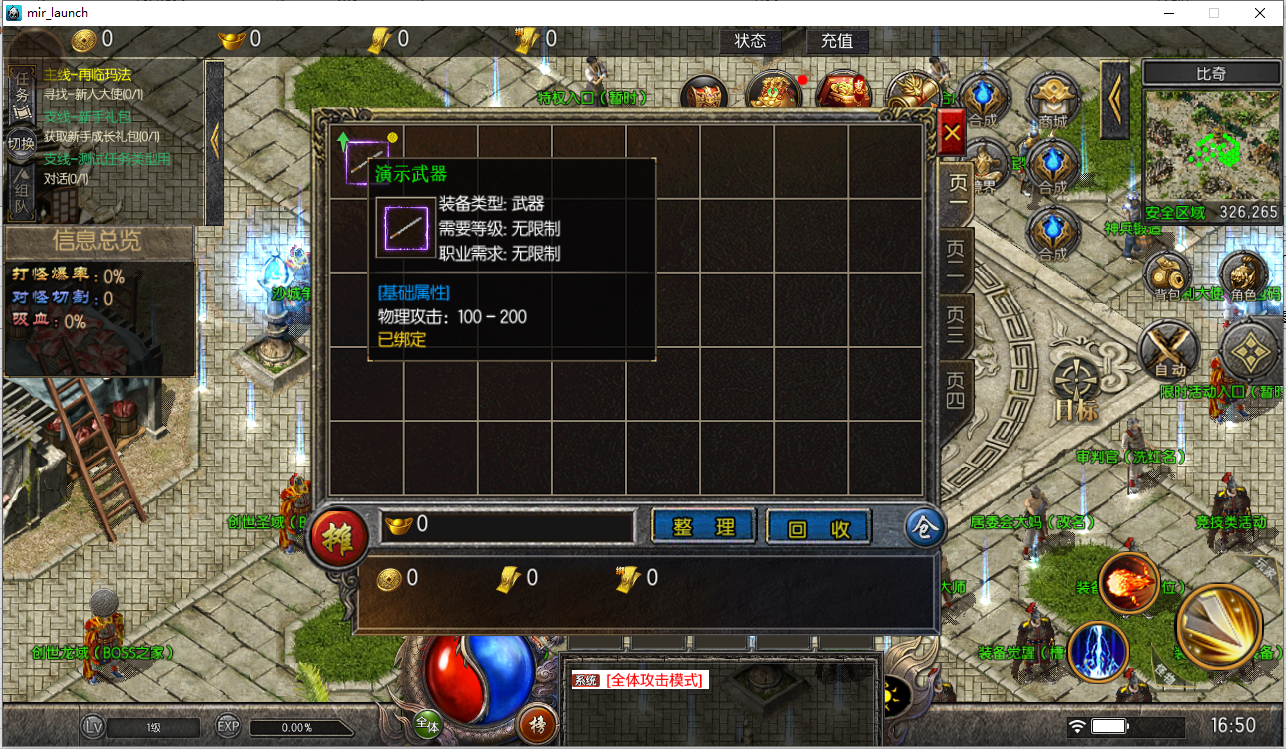Select the demo weapon inventory slot
The width and height of the screenshot is (1286, 749).
click(366, 161)
